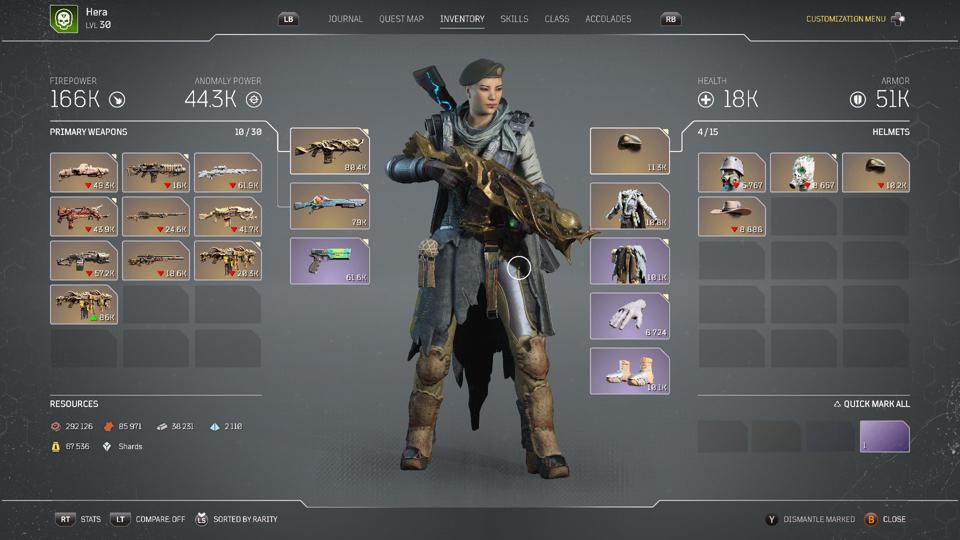
Task: Select the equipped beret helmet slot
Action: tap(629, 151)
